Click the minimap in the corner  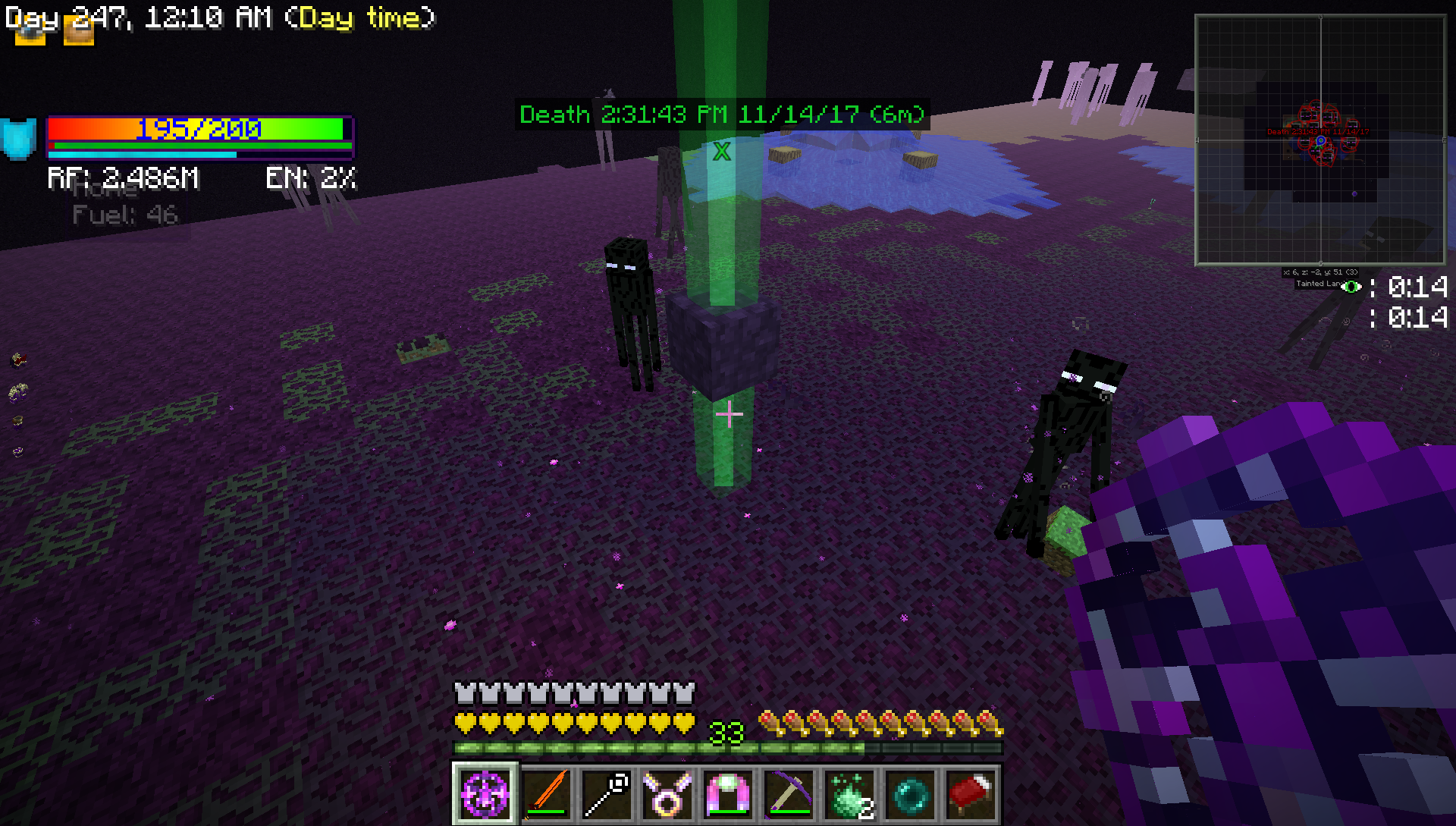pos(1319,140)
